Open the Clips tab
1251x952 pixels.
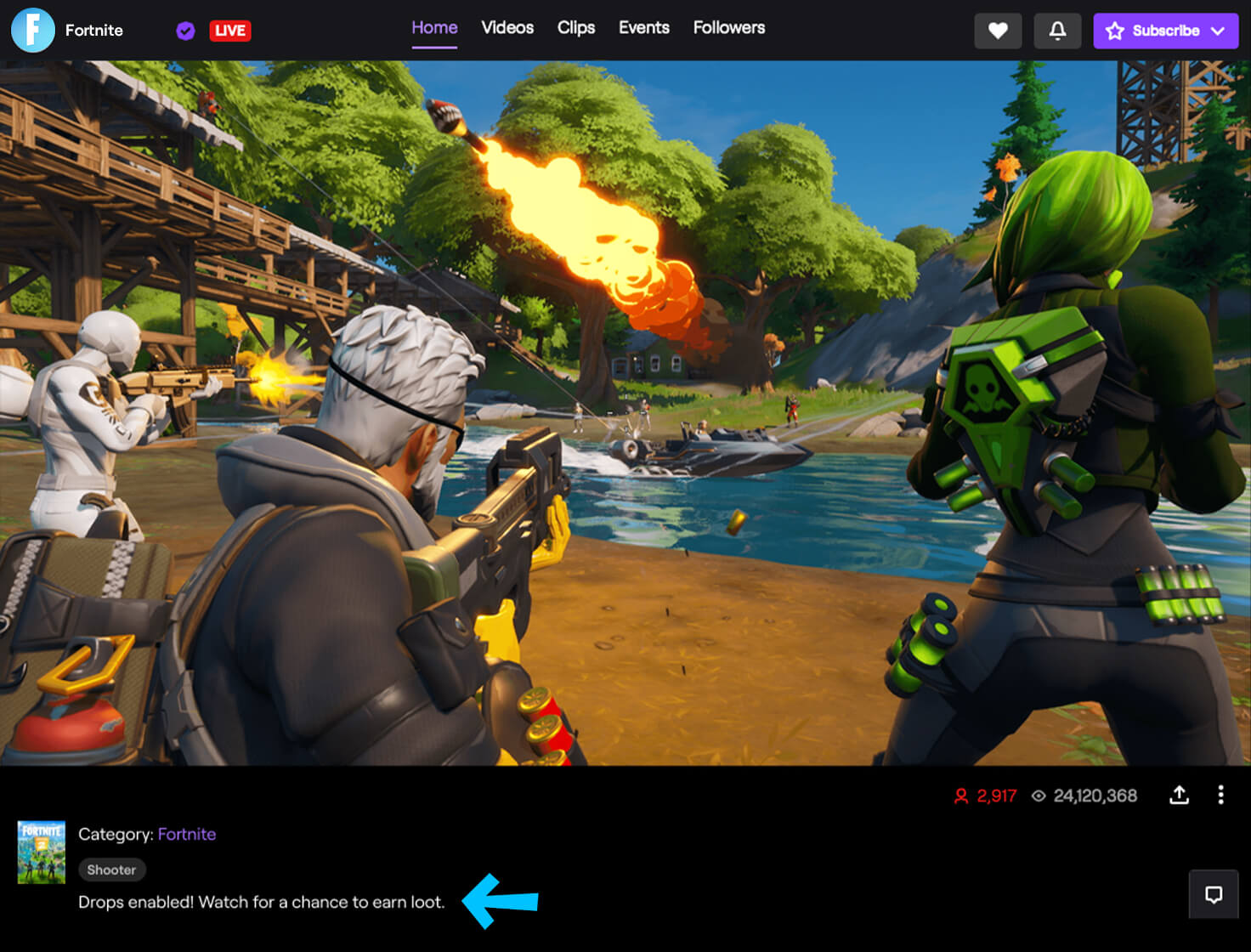[576, 28]
